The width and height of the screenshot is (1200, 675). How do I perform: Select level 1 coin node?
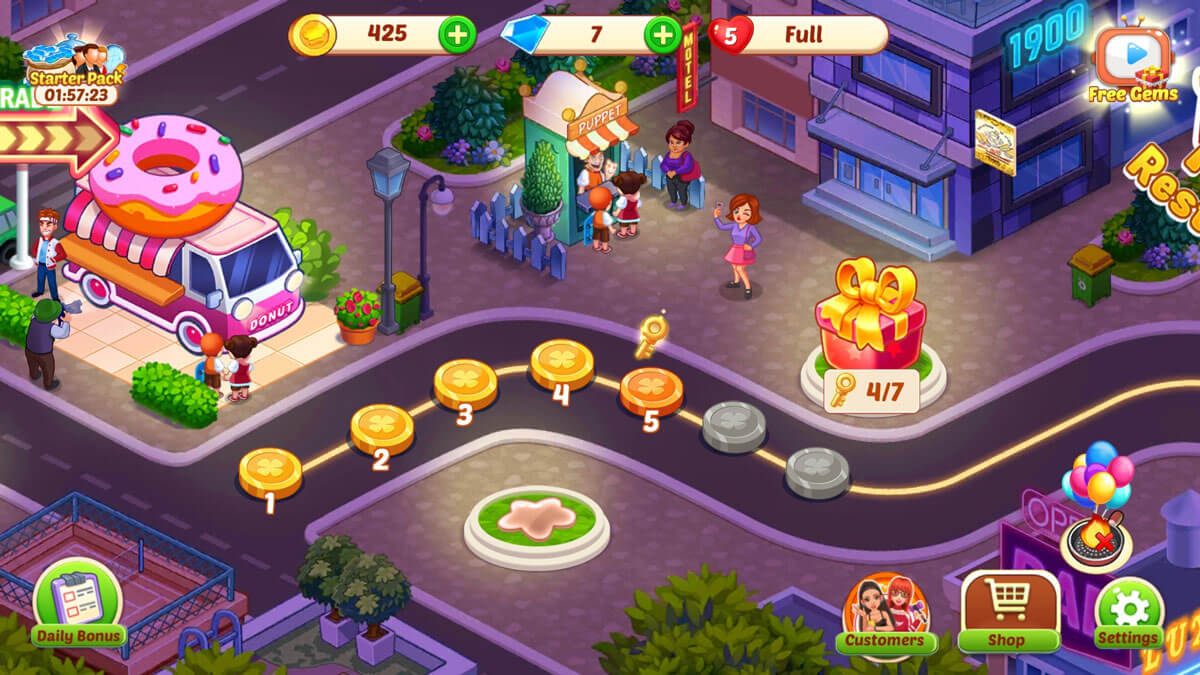coord(270,470)
